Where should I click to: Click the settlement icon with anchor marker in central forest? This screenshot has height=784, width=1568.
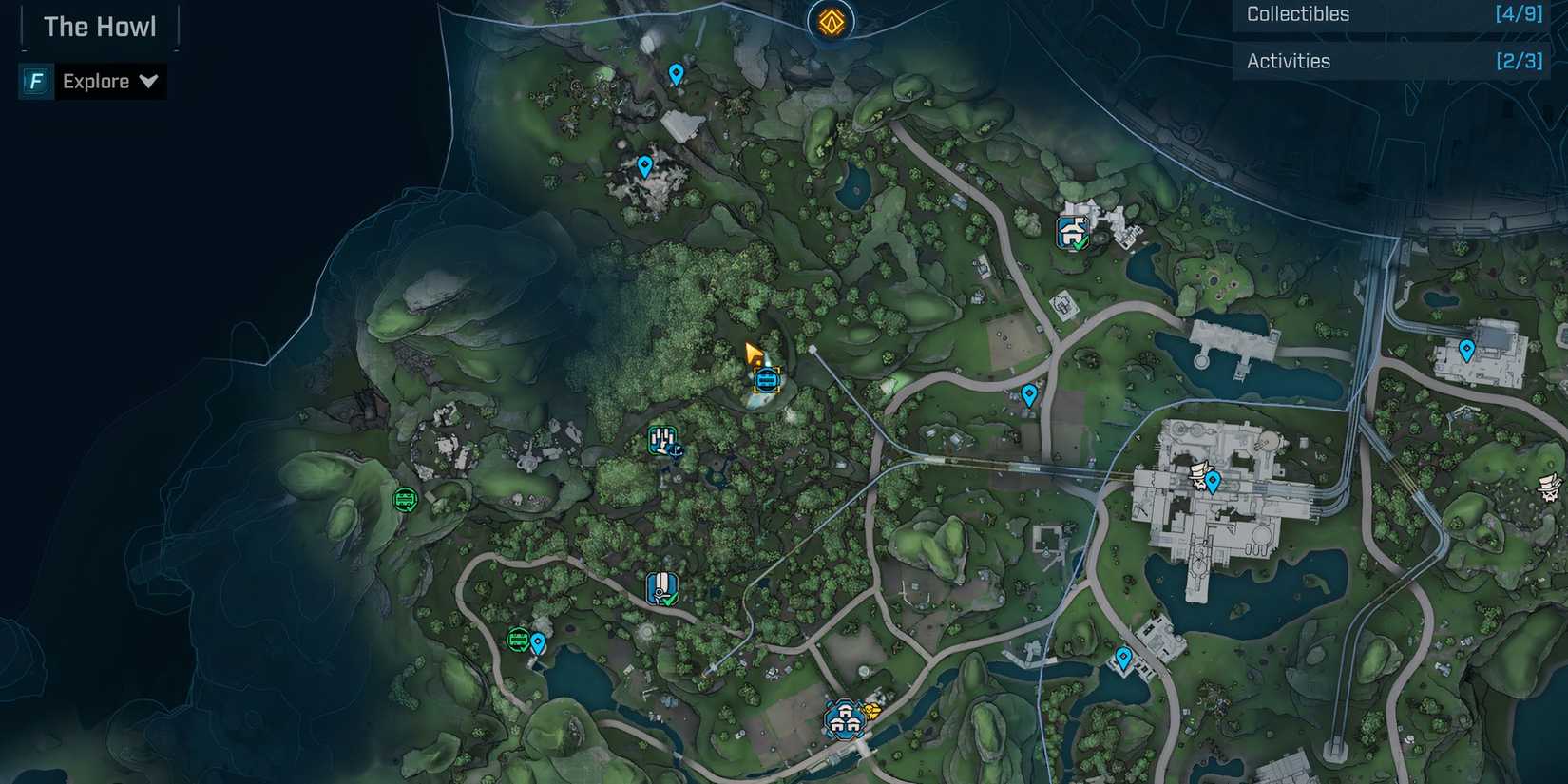[662, 440]
